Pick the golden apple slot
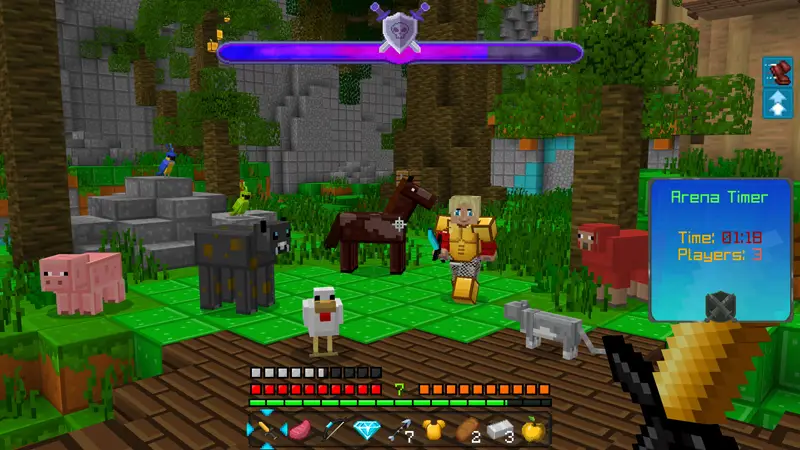Image resolution: width=800 pixels, height=450 pixels. [x=535, y=431]
